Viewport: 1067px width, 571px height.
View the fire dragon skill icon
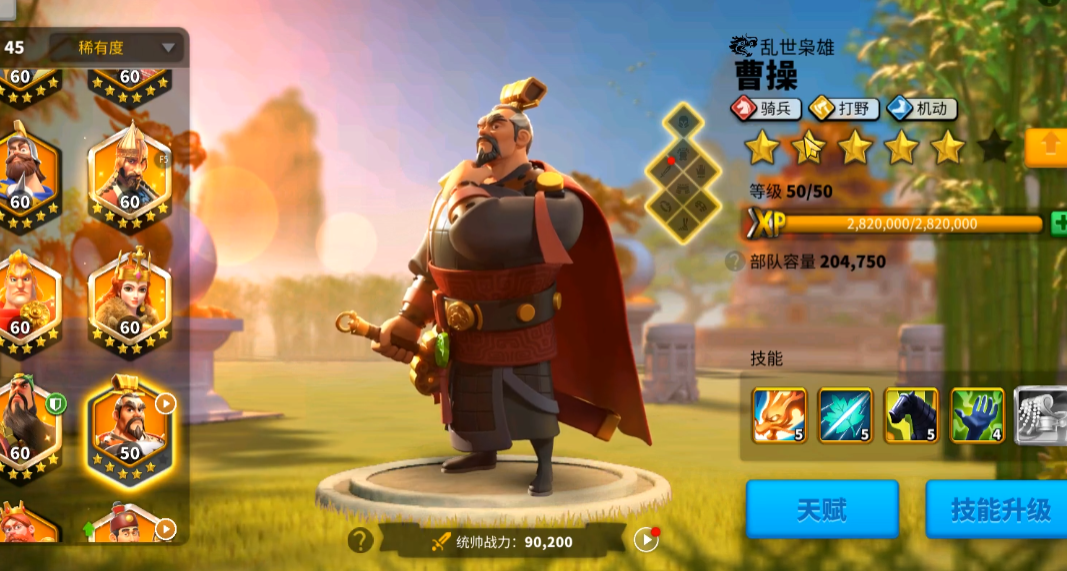(779, 415)
